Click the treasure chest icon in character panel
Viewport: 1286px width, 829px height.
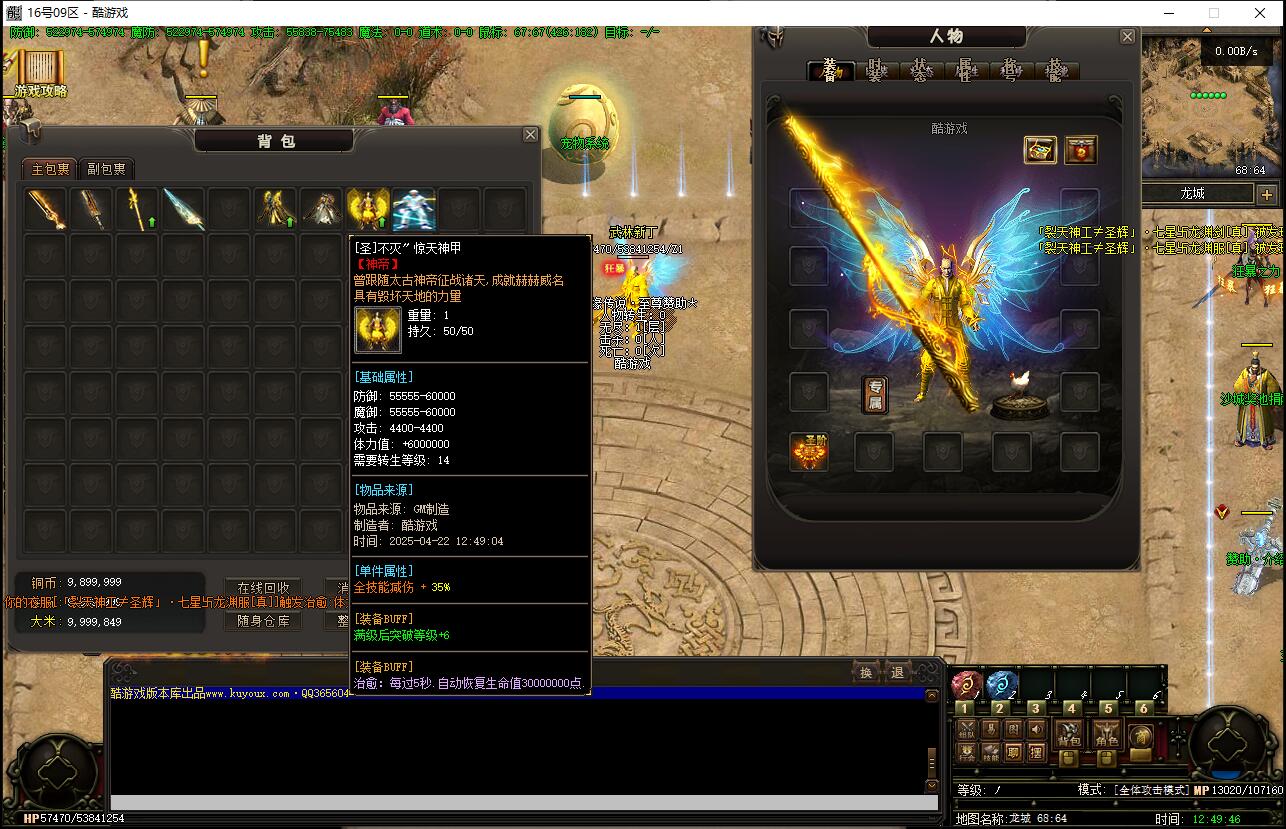[1040, 150]
